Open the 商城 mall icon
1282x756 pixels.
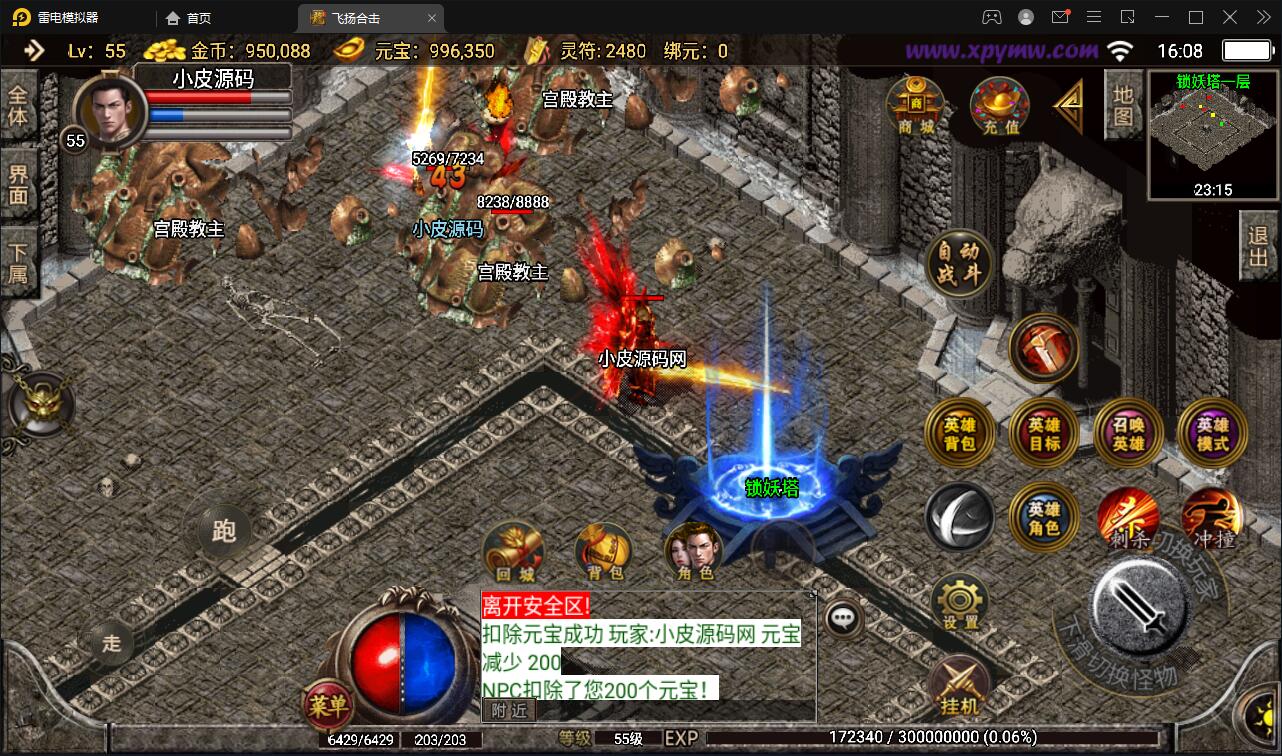coord(916,105)
